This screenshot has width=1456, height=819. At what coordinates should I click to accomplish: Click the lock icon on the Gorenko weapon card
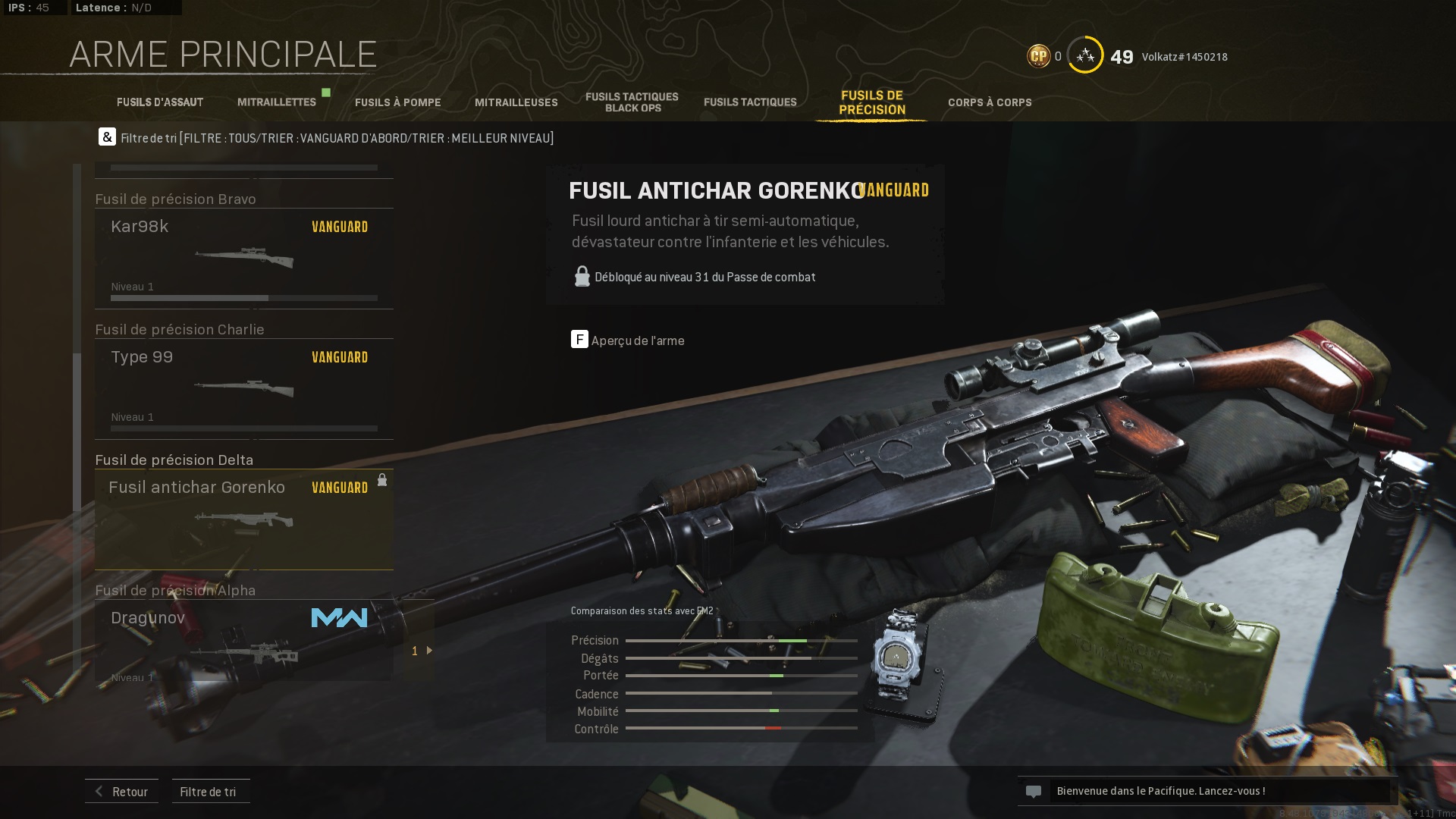(x=382, y=480)
